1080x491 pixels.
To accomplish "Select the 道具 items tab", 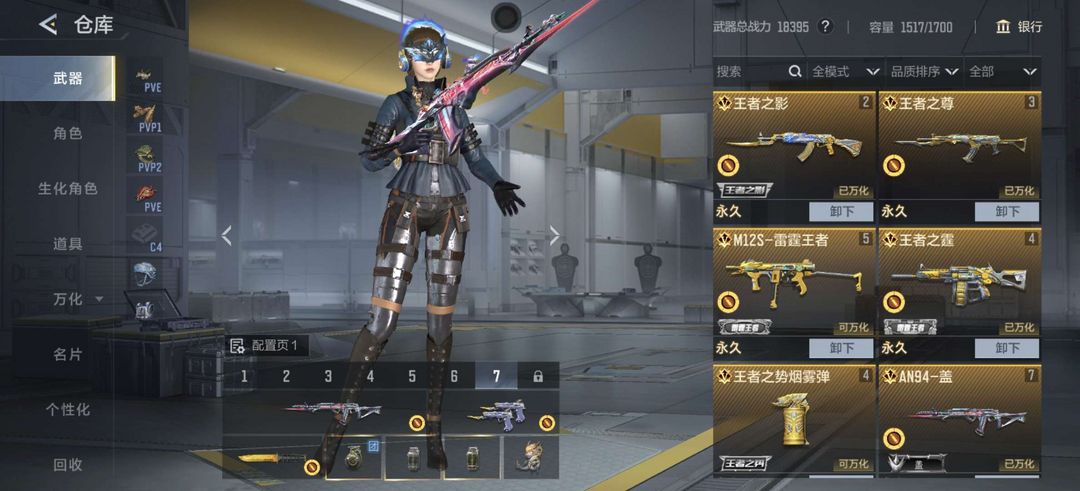I will pyautogui.click(x=67, y=243).
